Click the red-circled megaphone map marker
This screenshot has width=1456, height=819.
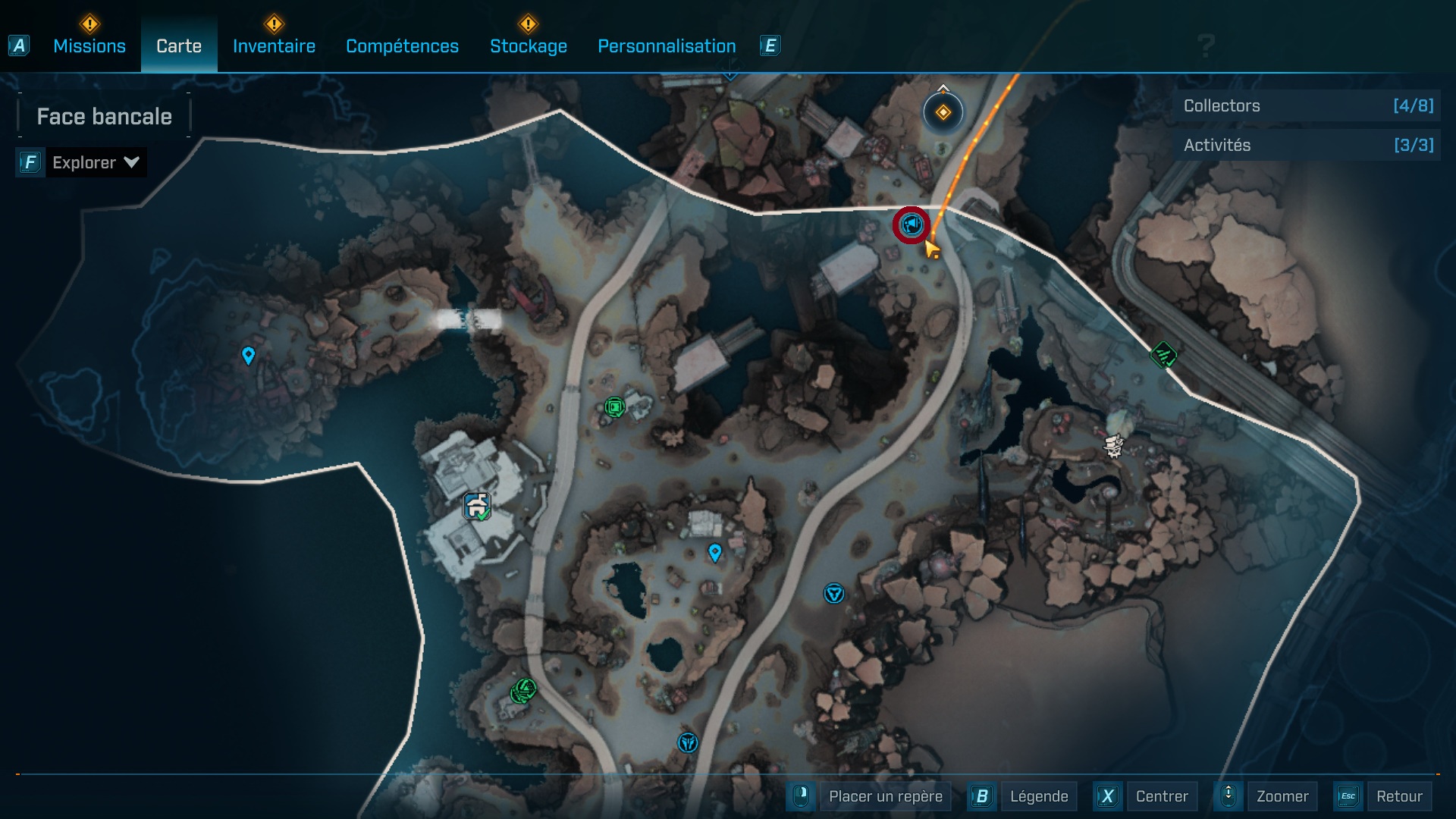coord(911,225)
